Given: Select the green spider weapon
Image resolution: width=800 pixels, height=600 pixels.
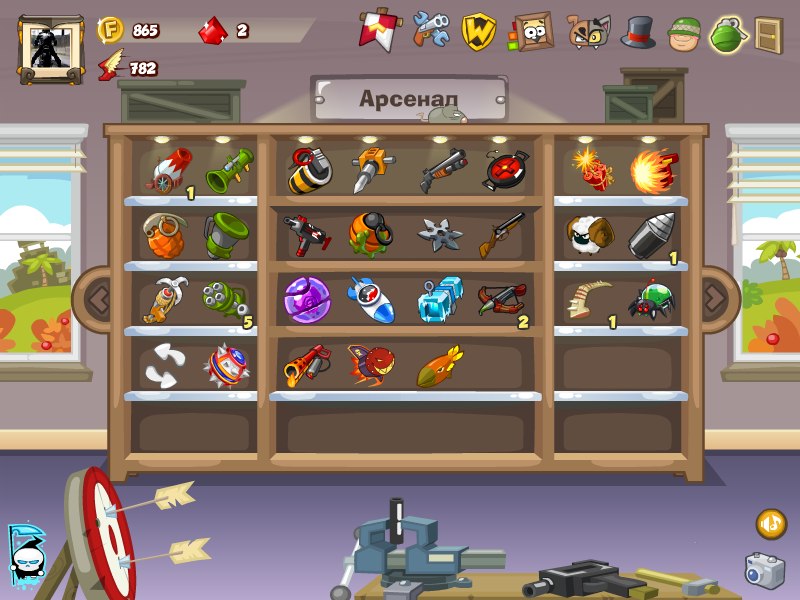Looking at the screenshot, I should [x=651, y=299].
